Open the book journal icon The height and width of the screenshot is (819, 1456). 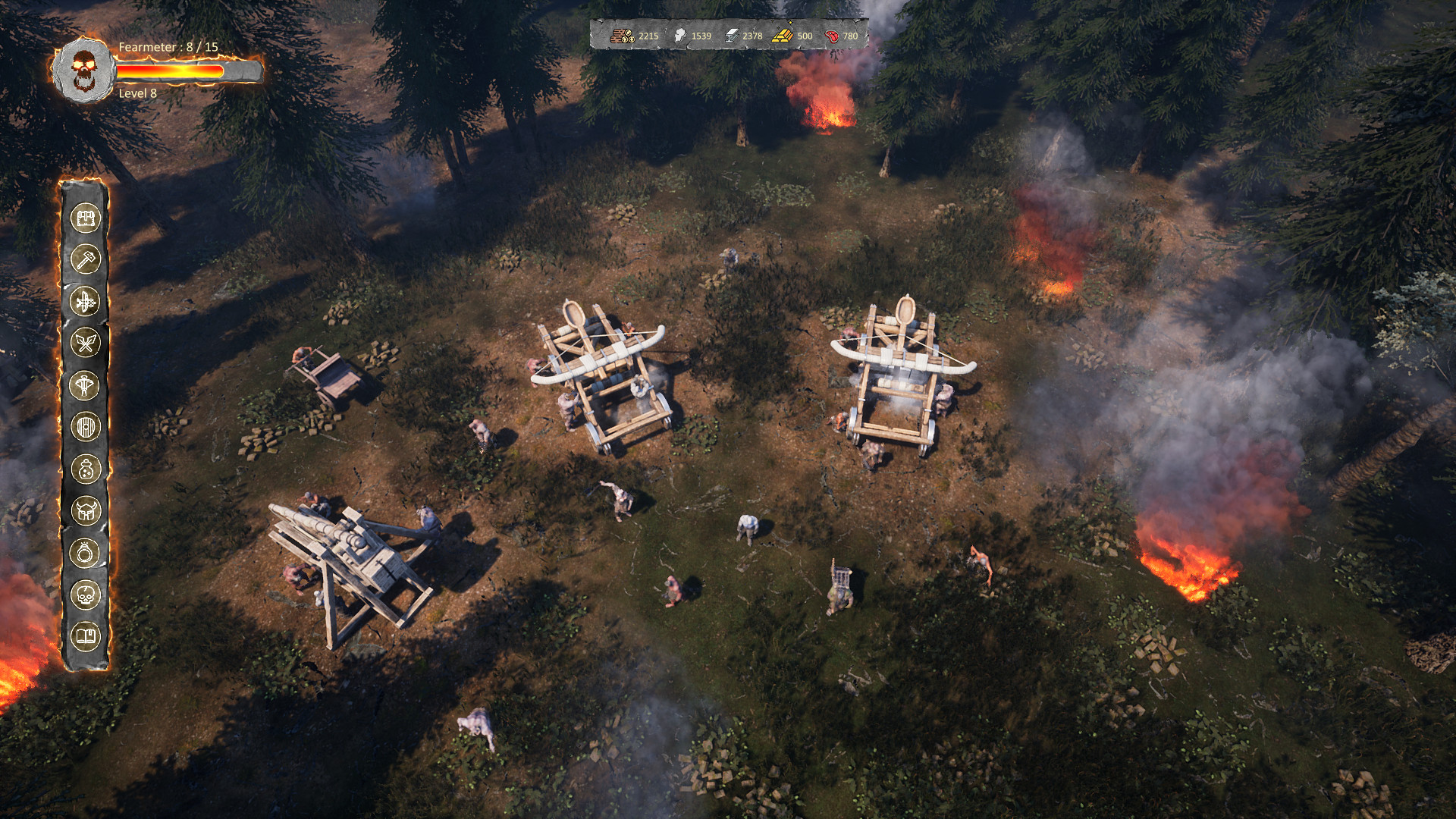(87, 632)
